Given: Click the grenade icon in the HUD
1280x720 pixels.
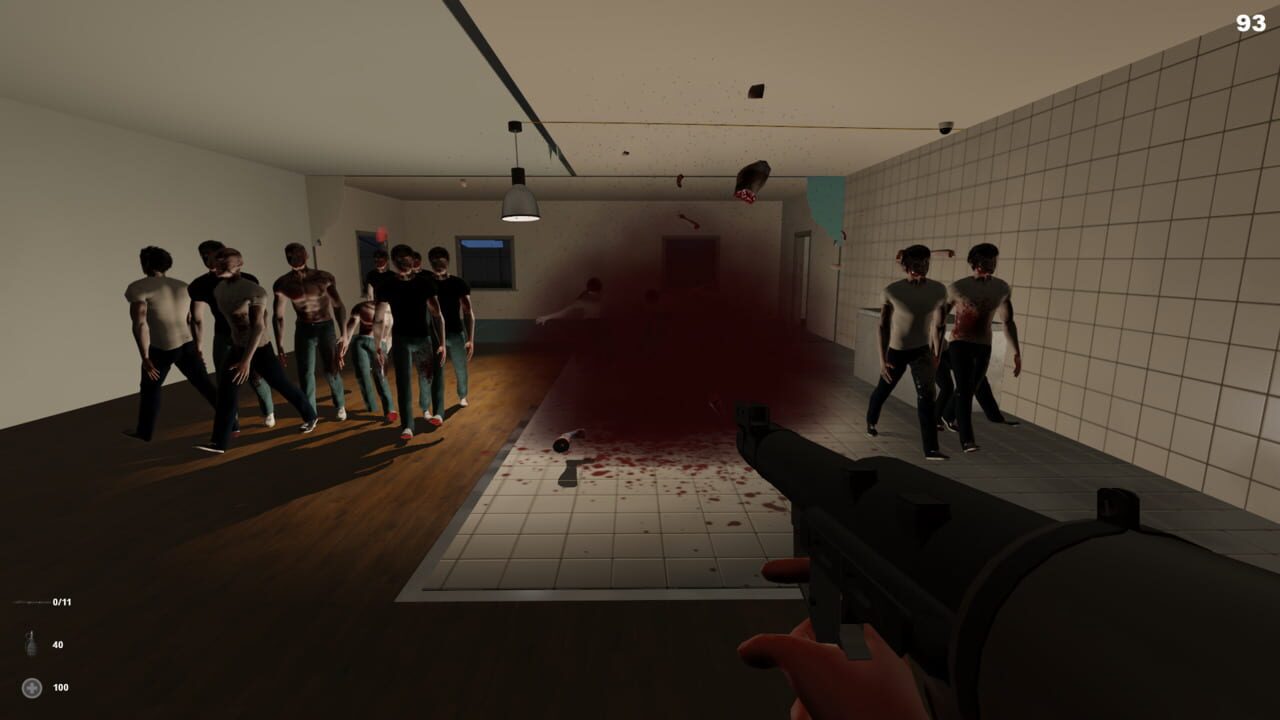Looking at the screenshot, I should click(31, 641).
